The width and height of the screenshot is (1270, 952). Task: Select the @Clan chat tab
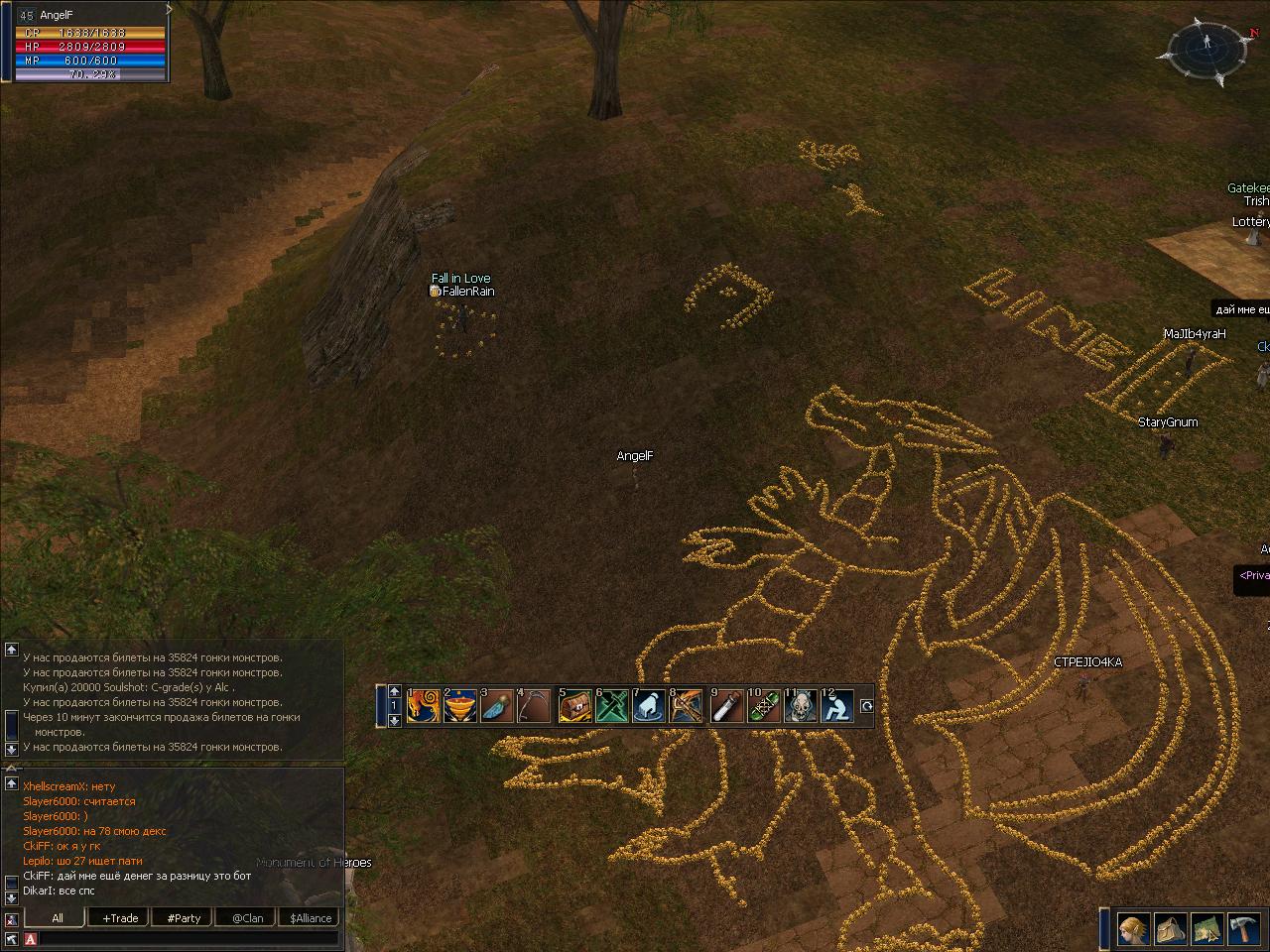[x=247, y=918]
